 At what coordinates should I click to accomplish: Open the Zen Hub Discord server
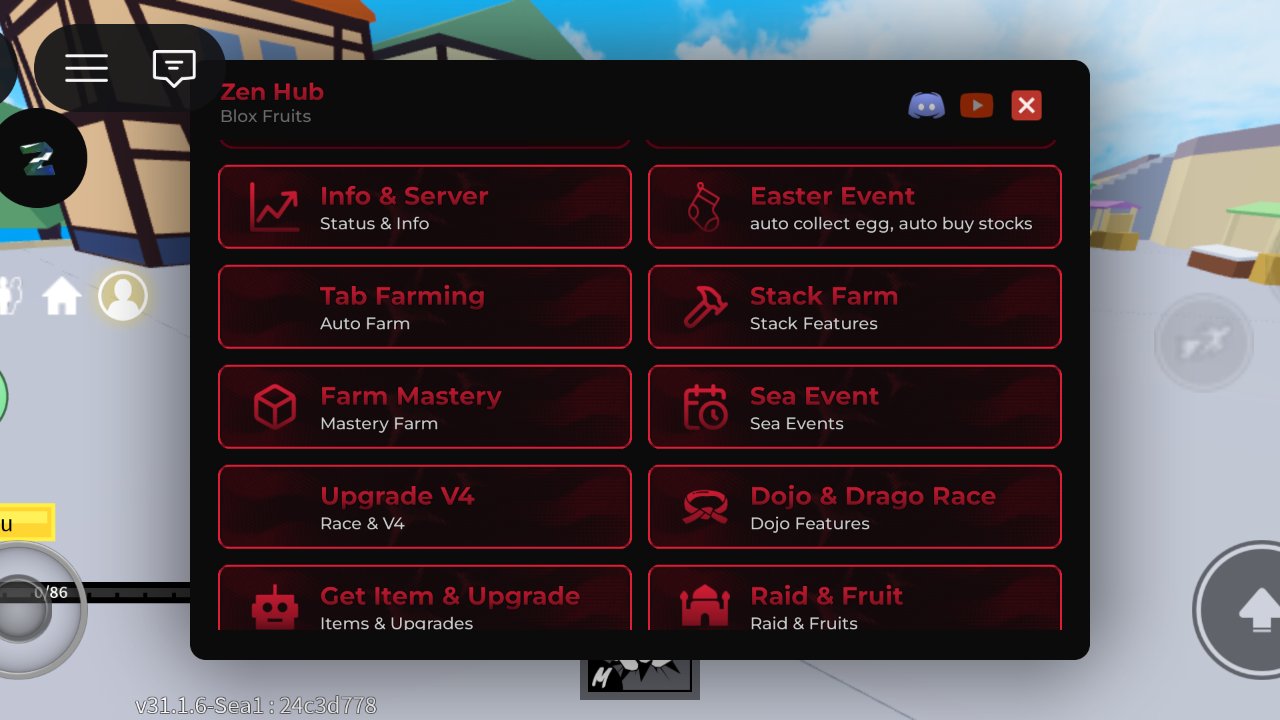926,105
